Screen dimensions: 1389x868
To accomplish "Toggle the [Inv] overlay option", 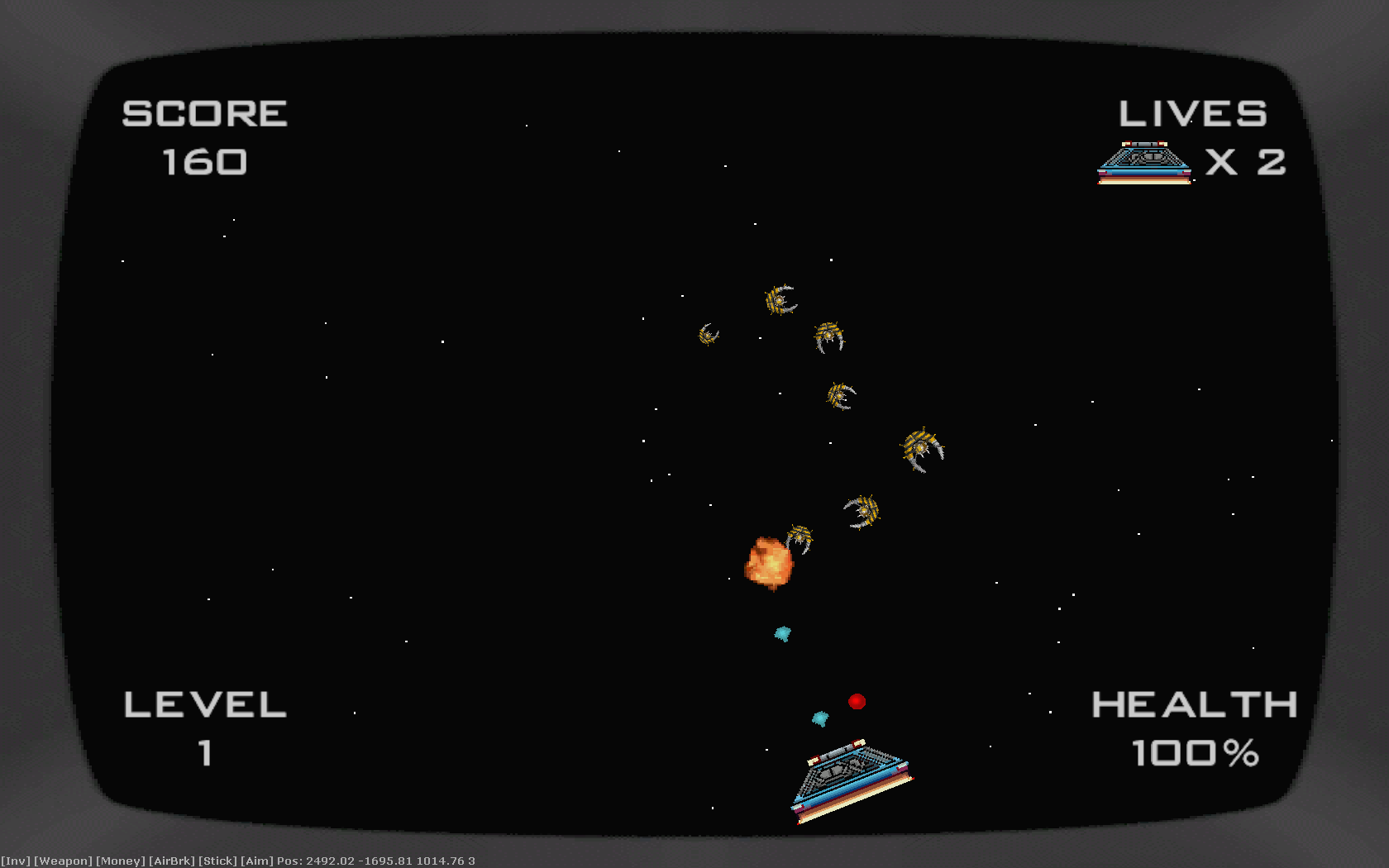I will pos(15,861).
